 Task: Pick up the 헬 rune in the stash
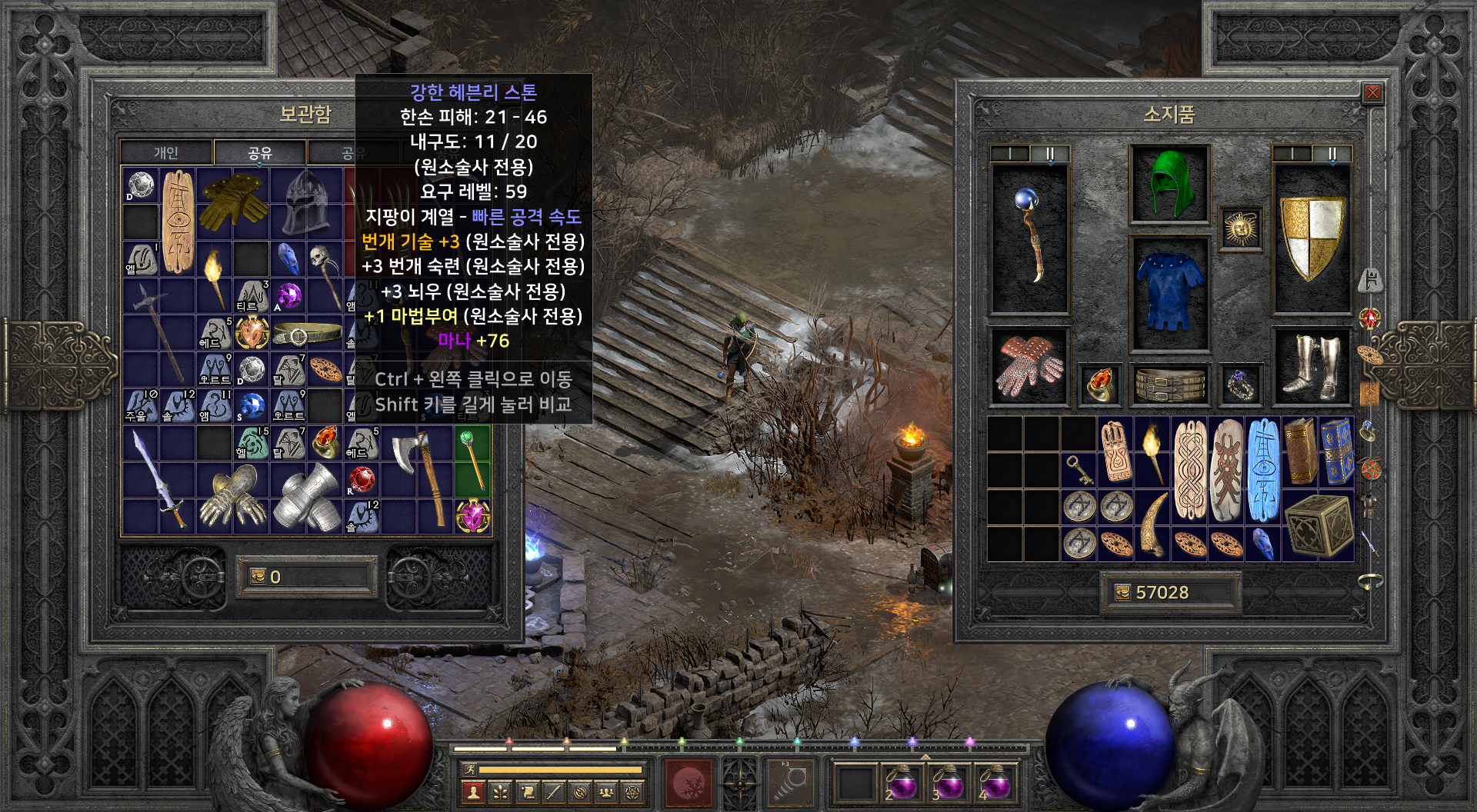[252, 444]
